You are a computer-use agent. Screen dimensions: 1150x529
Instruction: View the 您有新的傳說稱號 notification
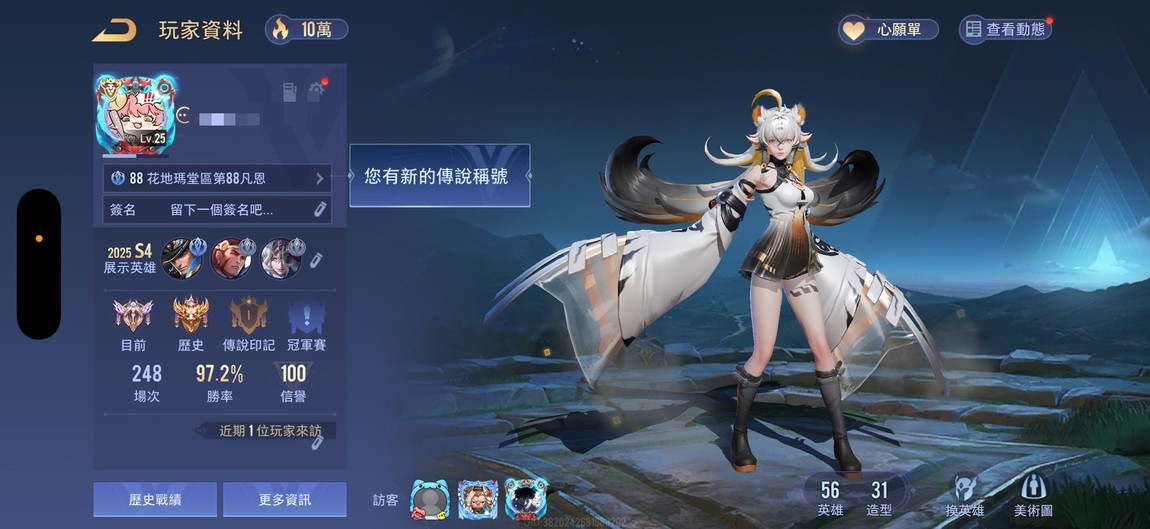[x=439, y=175]
